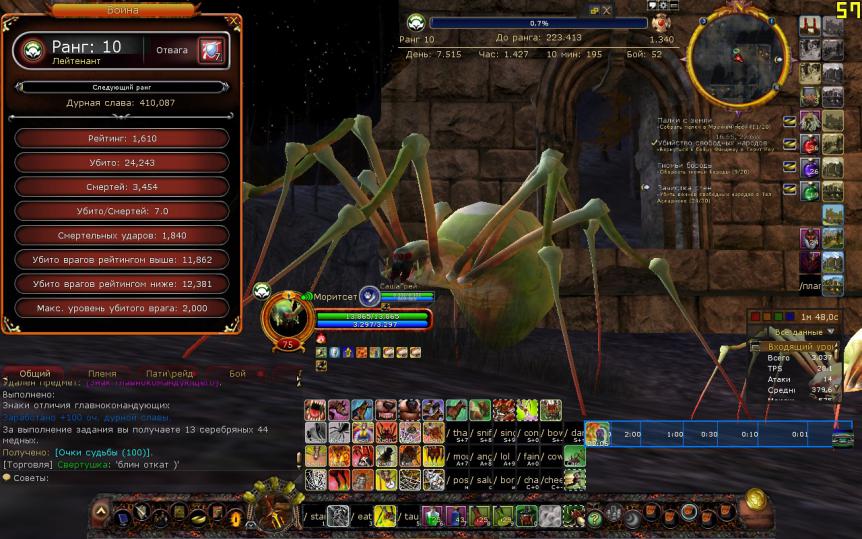Close the rank tracker panel
This screenshot has height=539, width=862.
click(x=607, y=9)
